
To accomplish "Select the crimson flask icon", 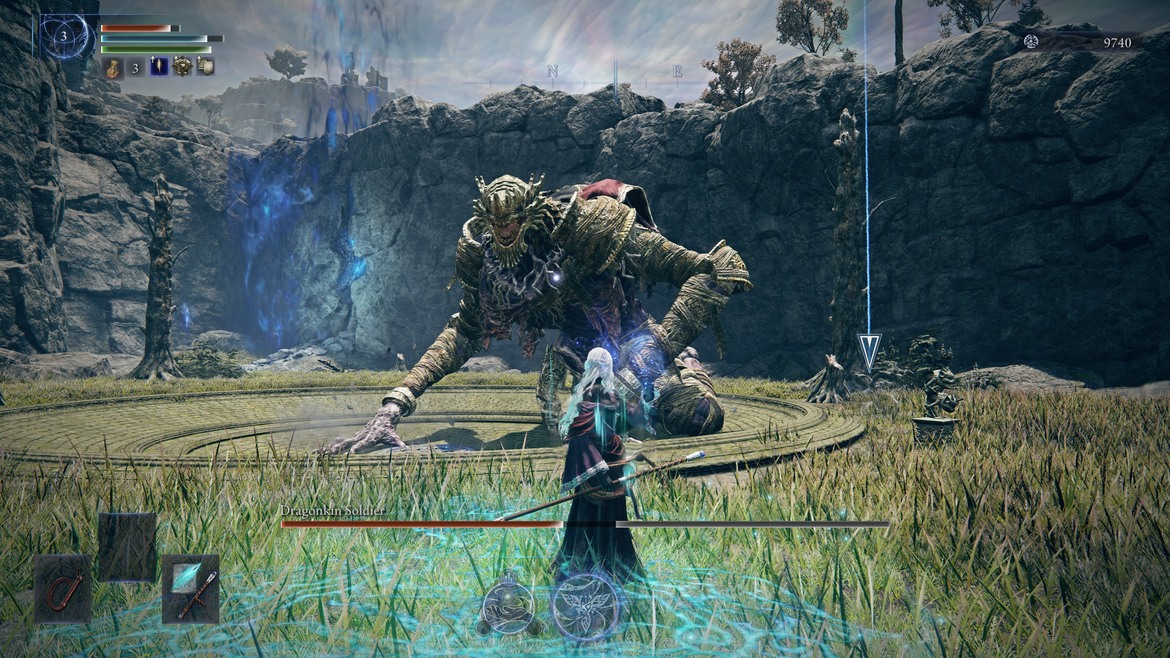I will (x=111, y=67).
